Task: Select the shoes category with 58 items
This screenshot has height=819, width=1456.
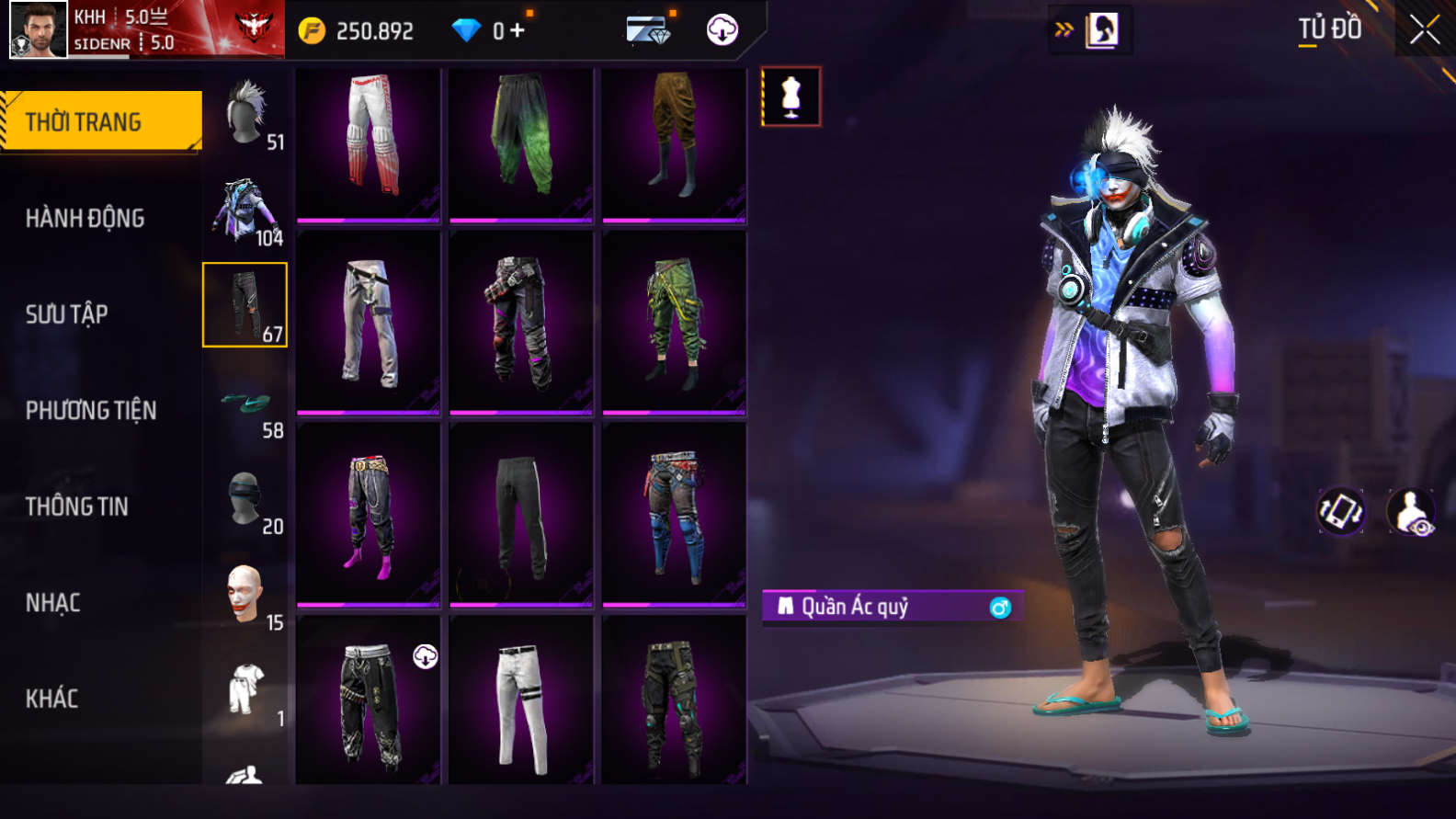Action: [245, 403]
